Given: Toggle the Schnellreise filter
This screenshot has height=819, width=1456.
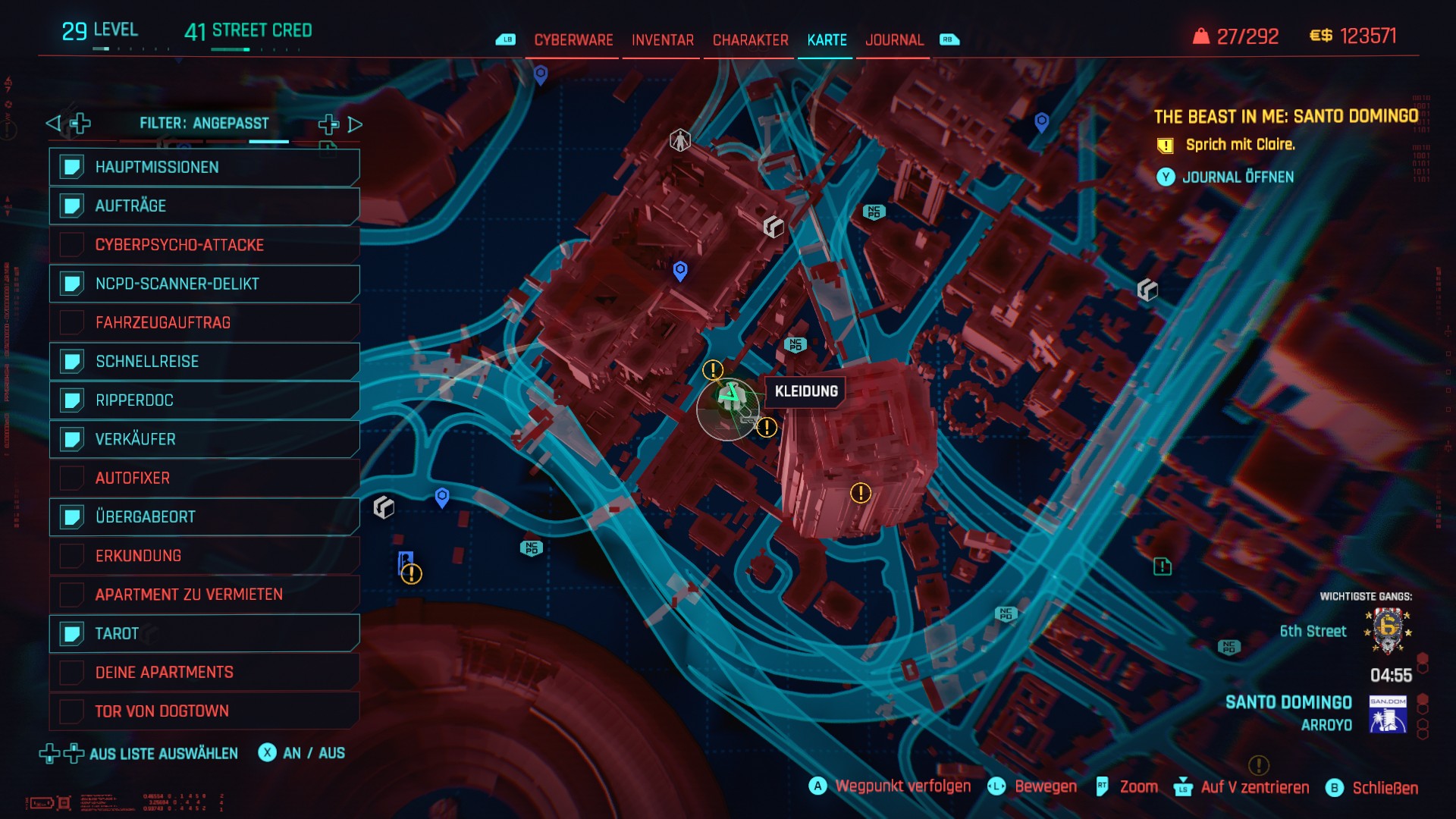Looking at the screenshot, I should pos(205,362).
